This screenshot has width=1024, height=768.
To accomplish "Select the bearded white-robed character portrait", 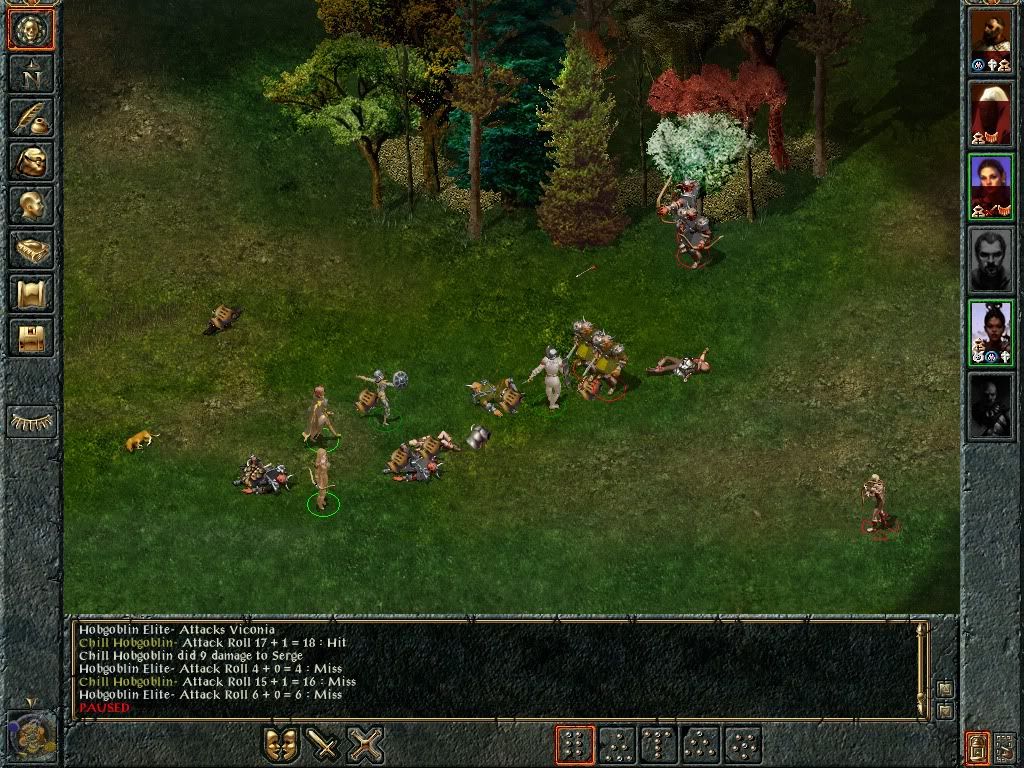I will (x=991, y=41).
